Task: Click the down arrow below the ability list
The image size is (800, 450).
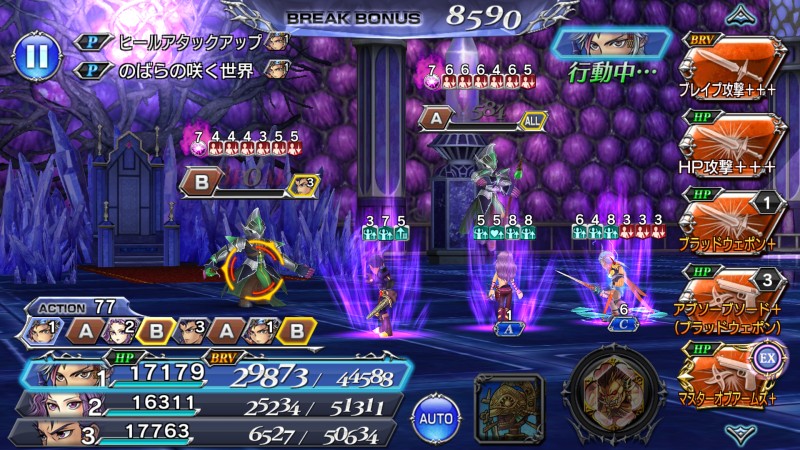Action: click(x=740, y=432)
